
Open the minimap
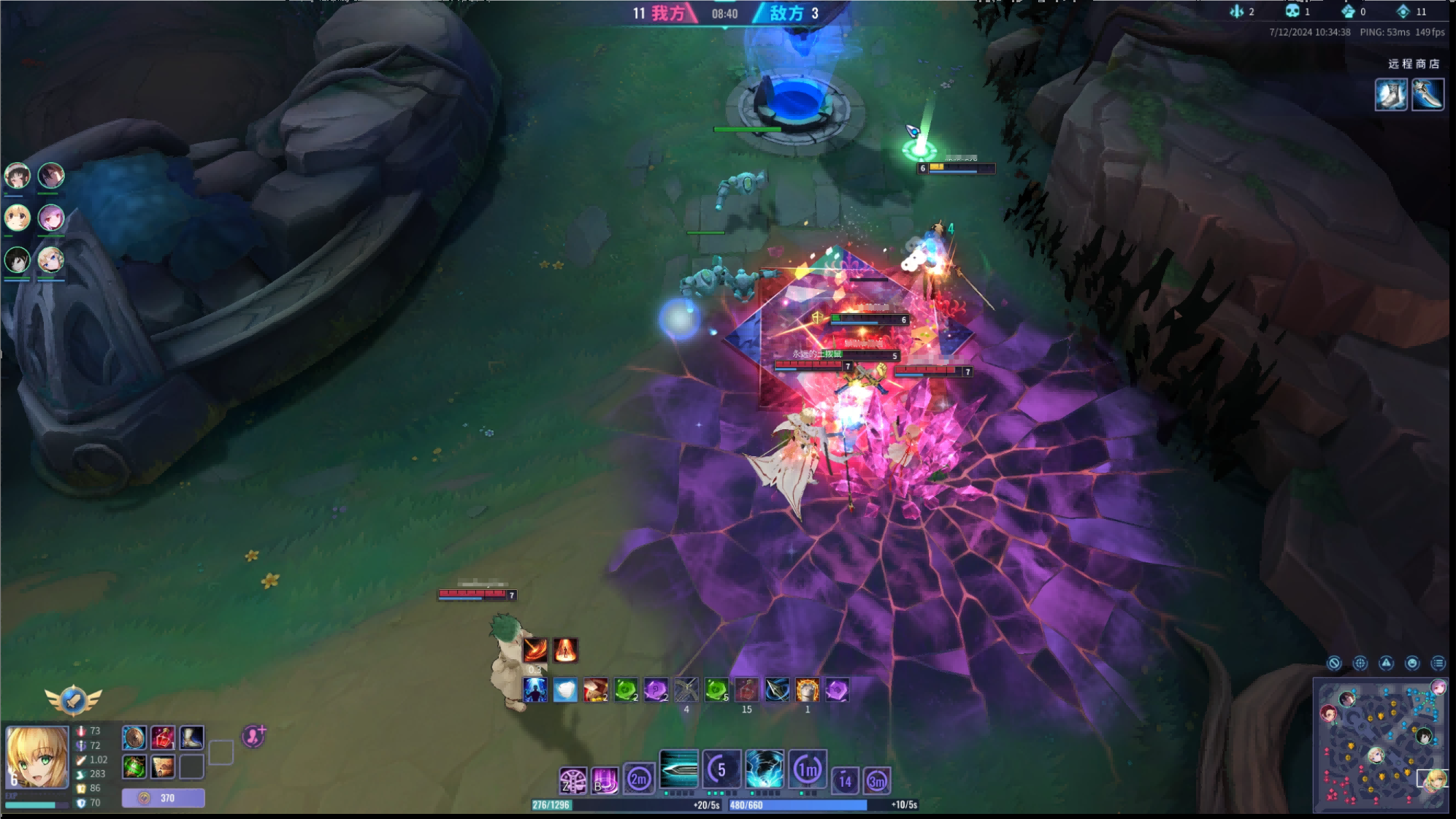(x=1380, y=745)
